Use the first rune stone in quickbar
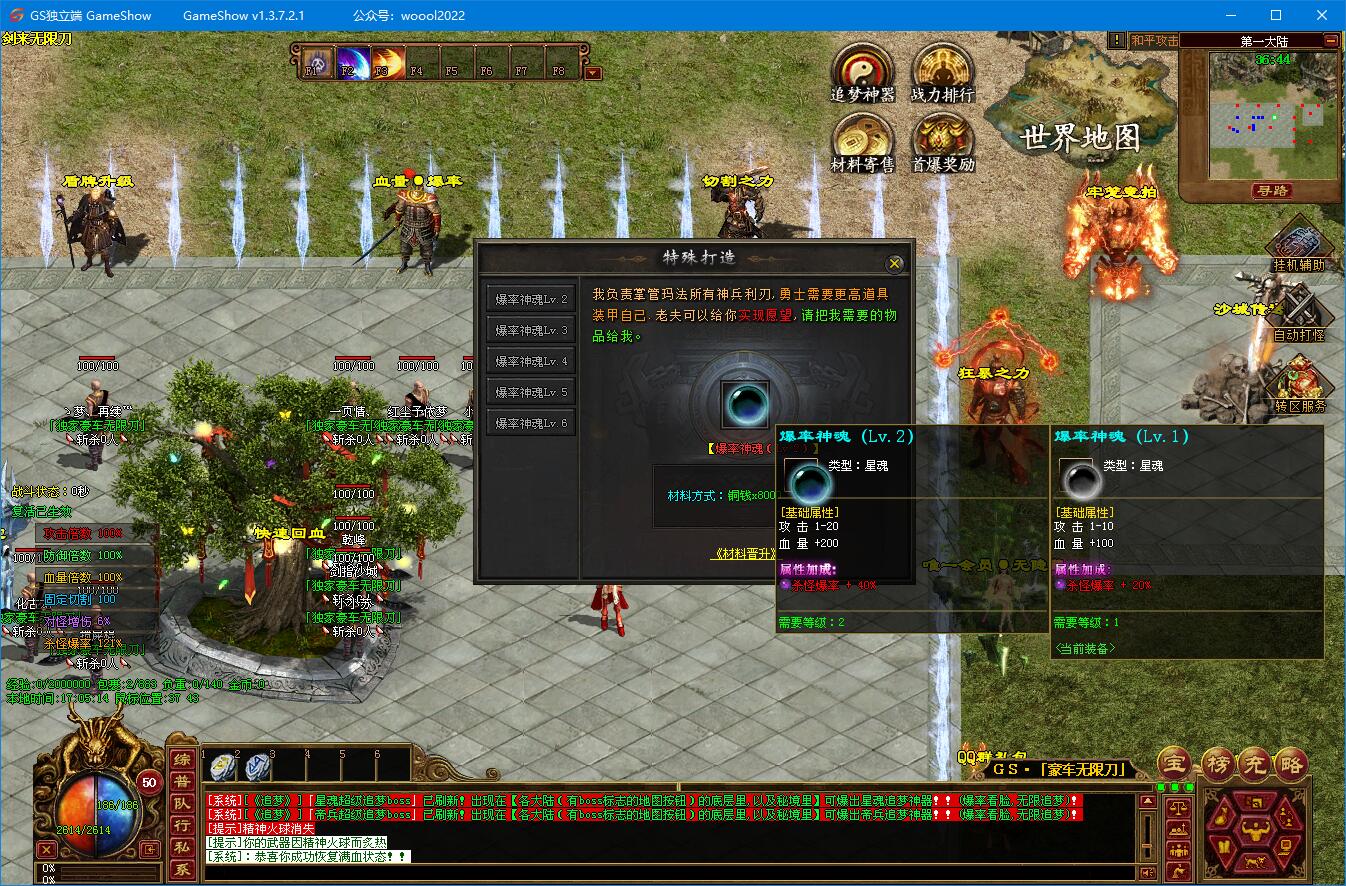Image resolution: width=1346 pixels, height=886 pixels. point(222,767)
